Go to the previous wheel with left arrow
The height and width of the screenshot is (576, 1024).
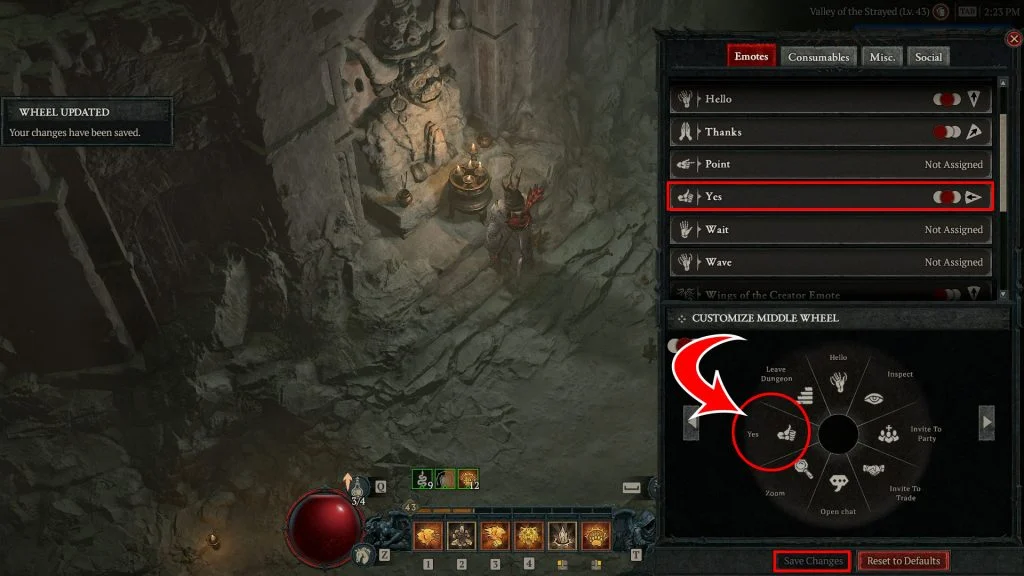click(x=691, y=422)
